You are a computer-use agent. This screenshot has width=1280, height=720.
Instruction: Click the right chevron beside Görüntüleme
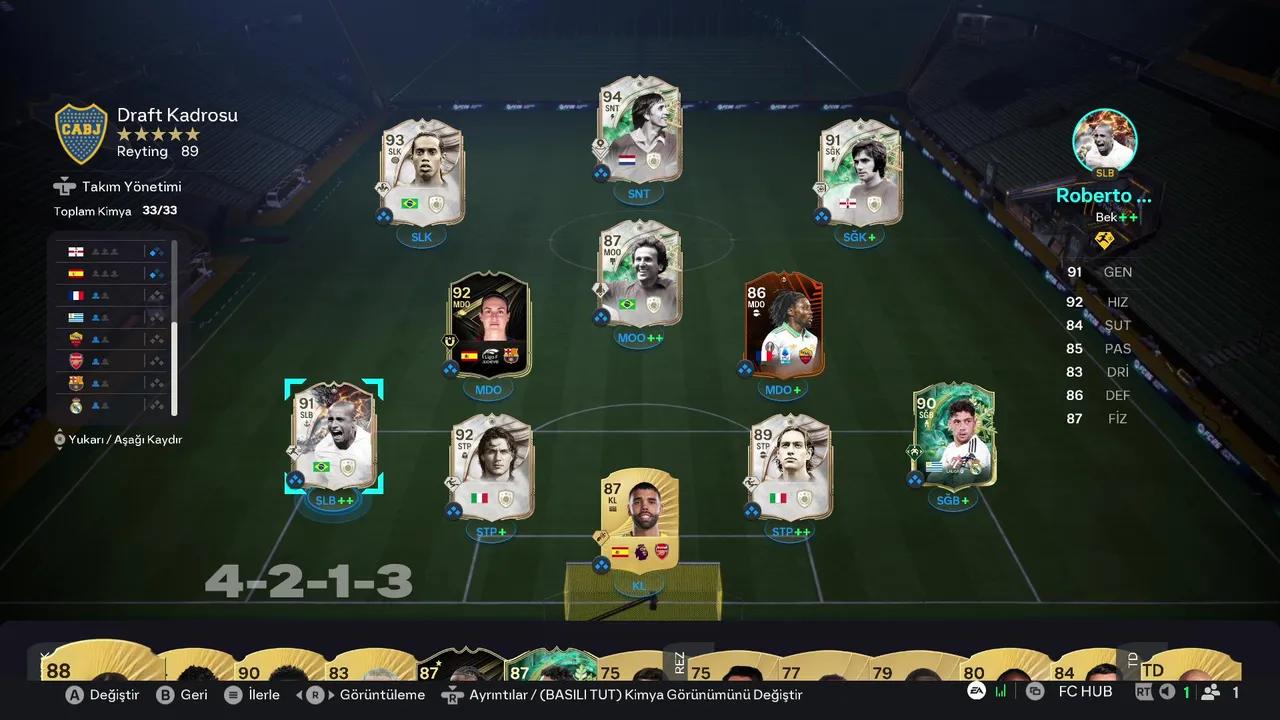pos(331,694)
